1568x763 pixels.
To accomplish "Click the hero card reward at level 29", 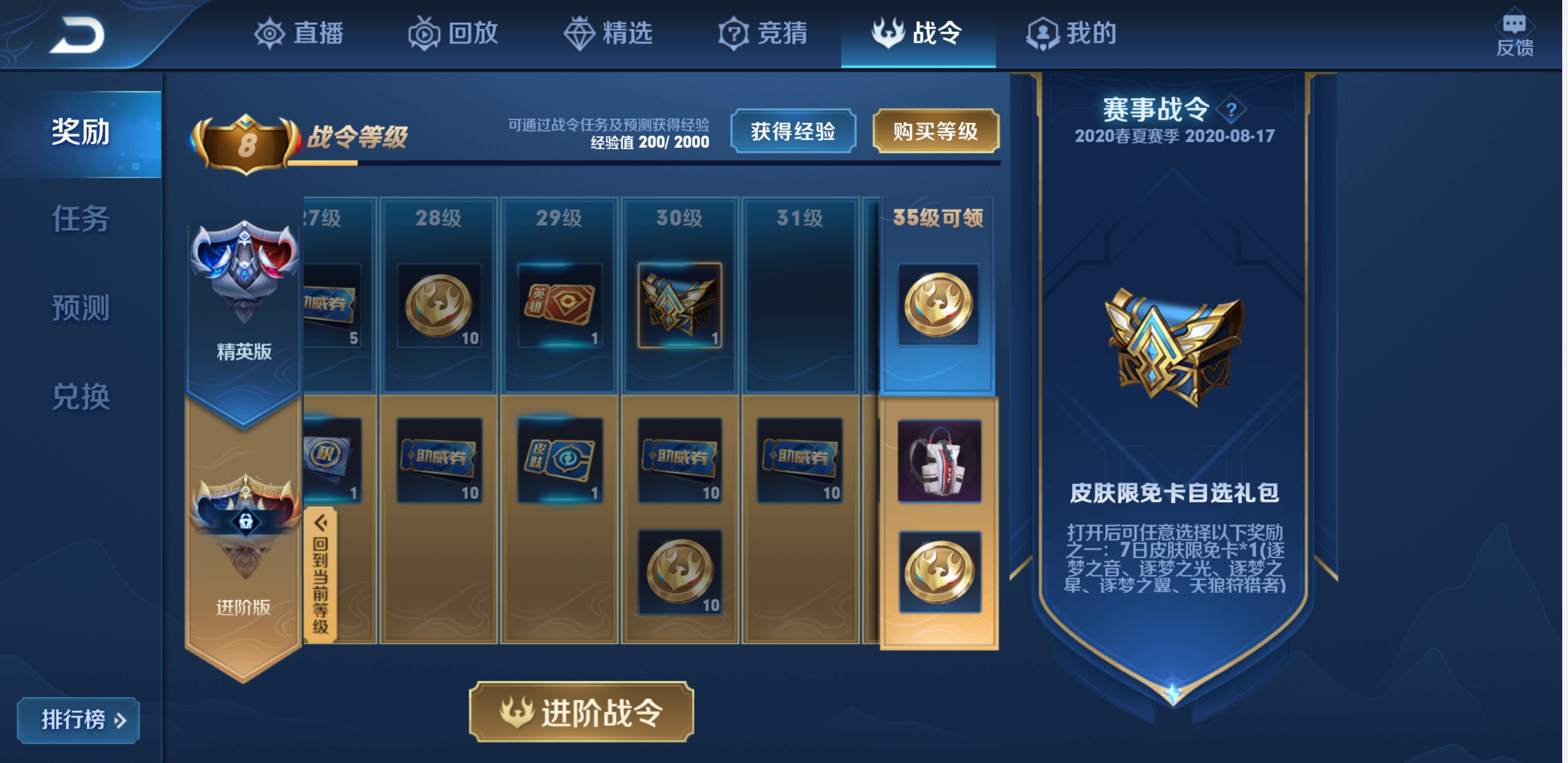I will click(x=561, y=305).
